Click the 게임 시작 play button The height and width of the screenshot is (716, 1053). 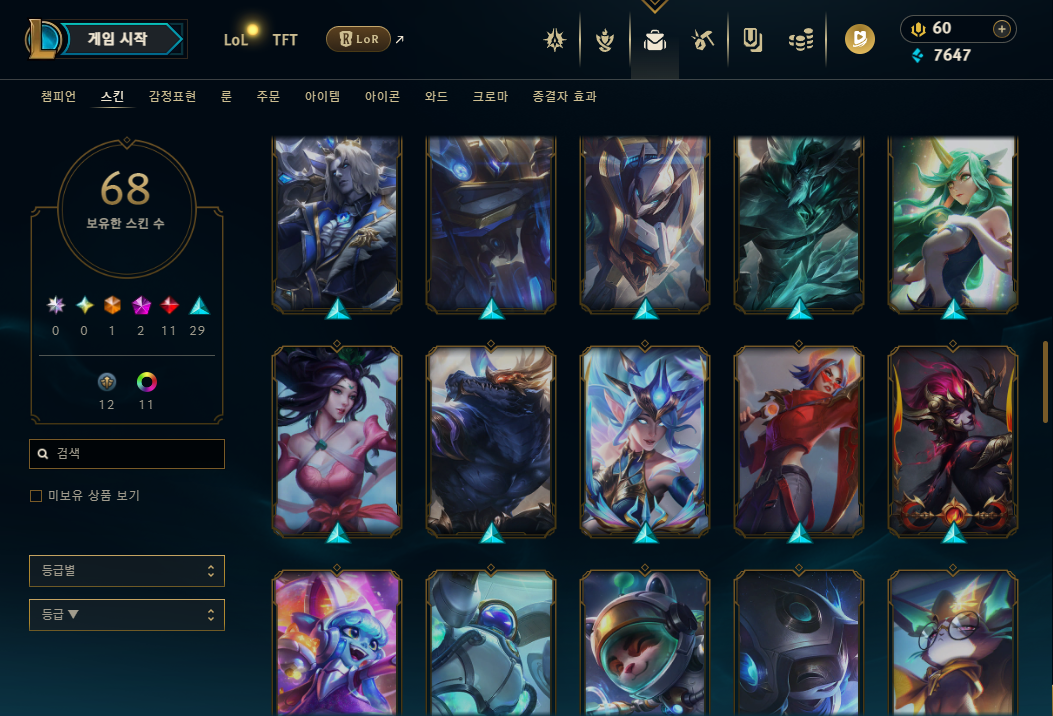118,40
